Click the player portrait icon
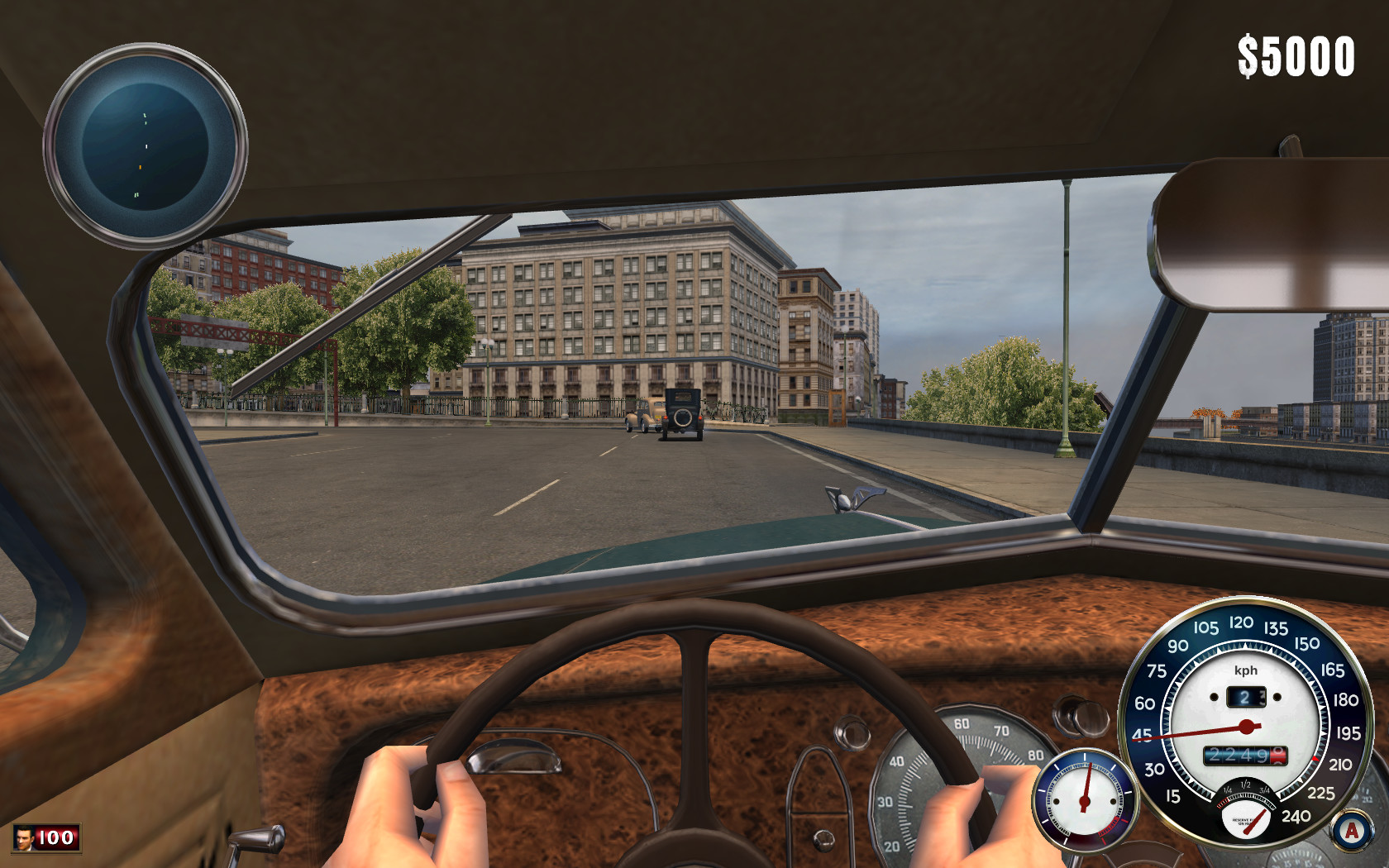 [24, 838]
